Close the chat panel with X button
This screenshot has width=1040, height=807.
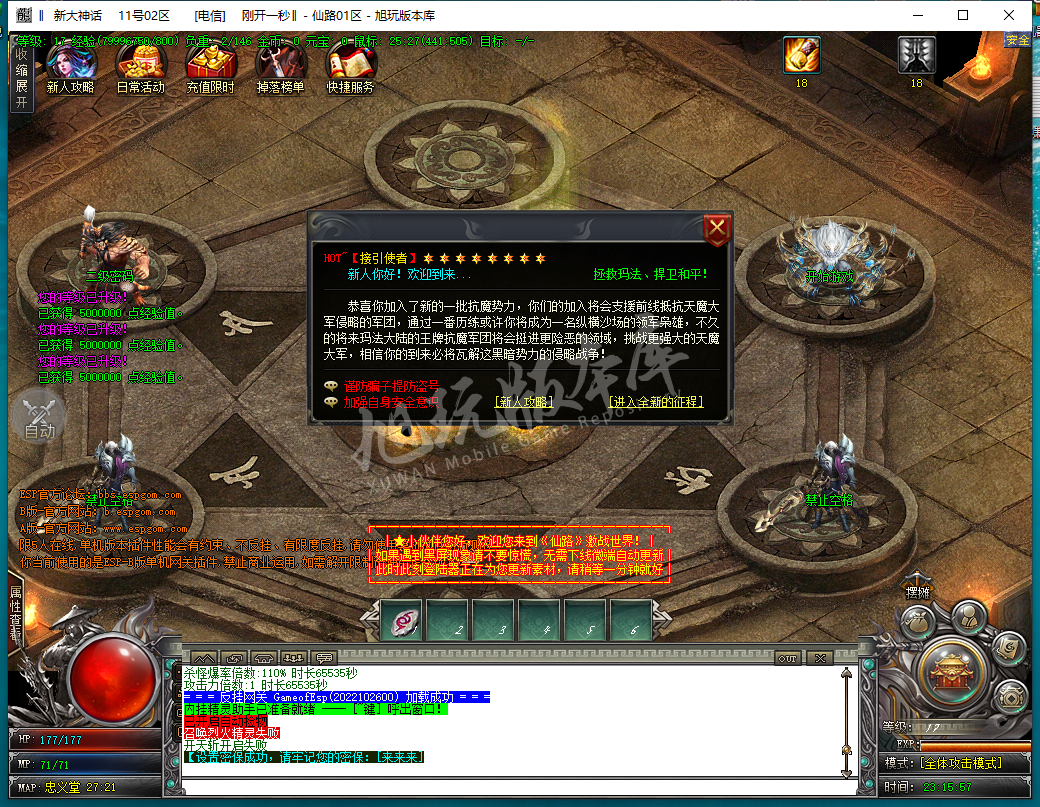click(820, 658)
